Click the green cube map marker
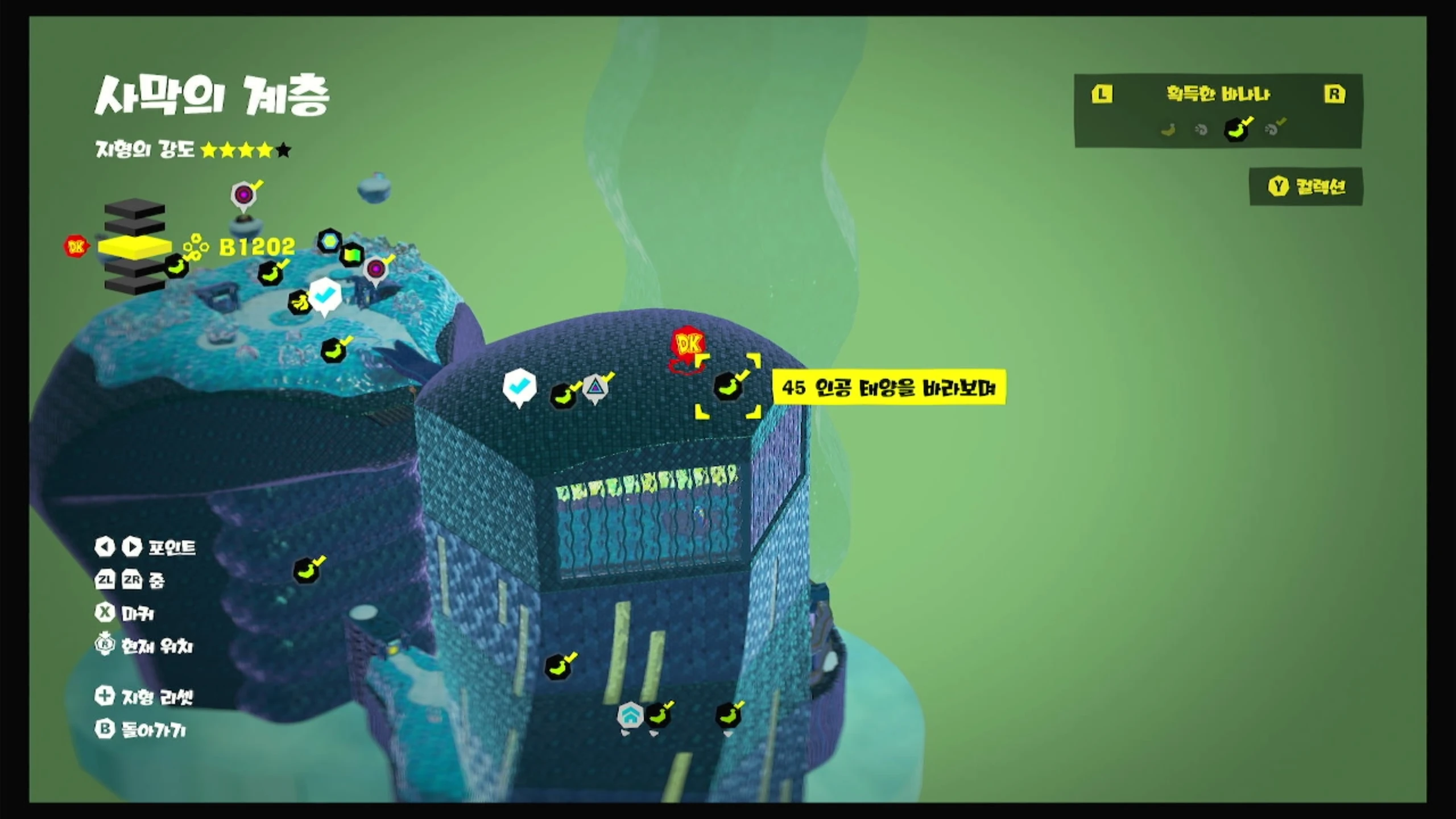 352,254
